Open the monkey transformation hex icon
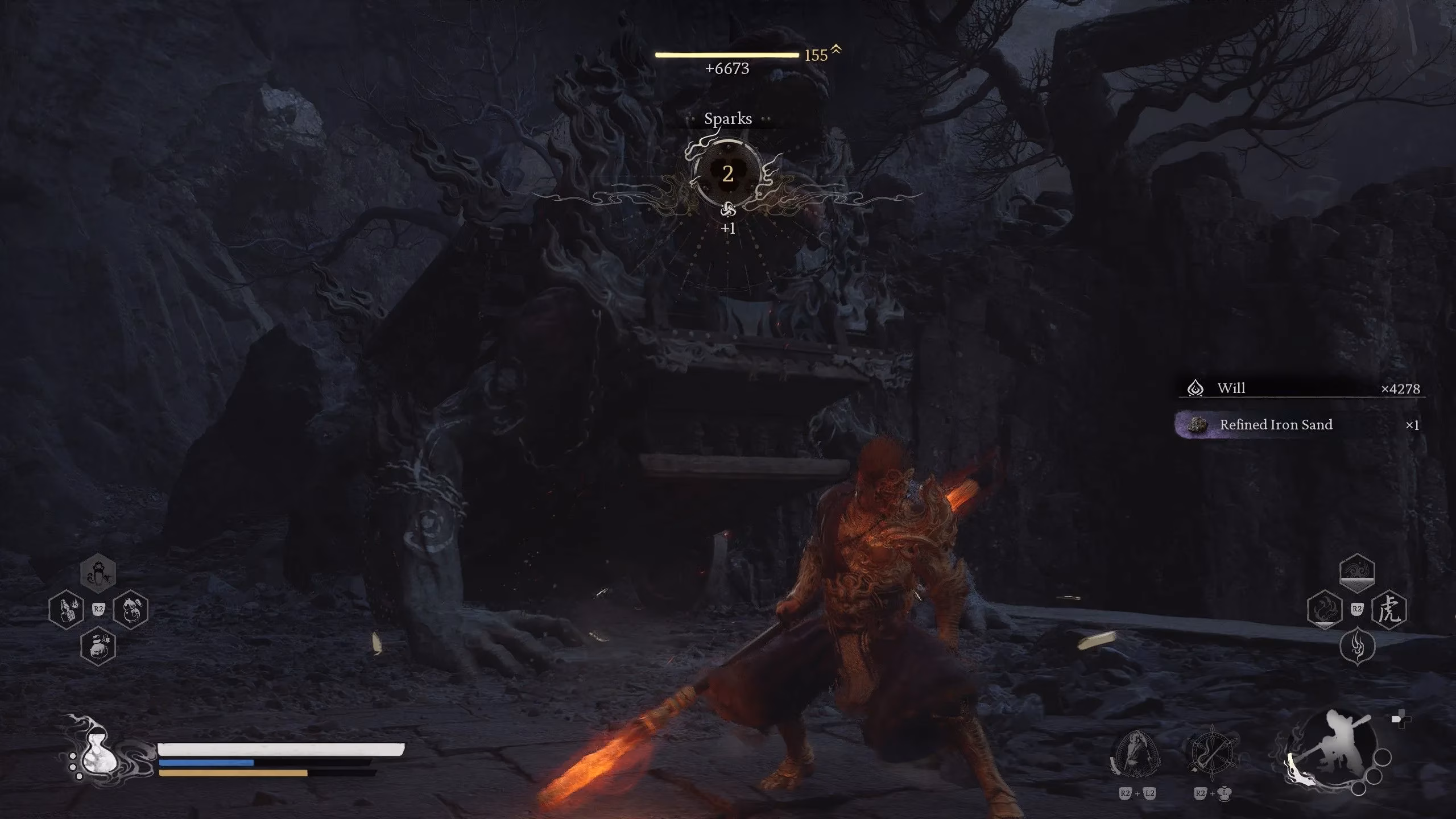1456x819 pixels. 98,574
